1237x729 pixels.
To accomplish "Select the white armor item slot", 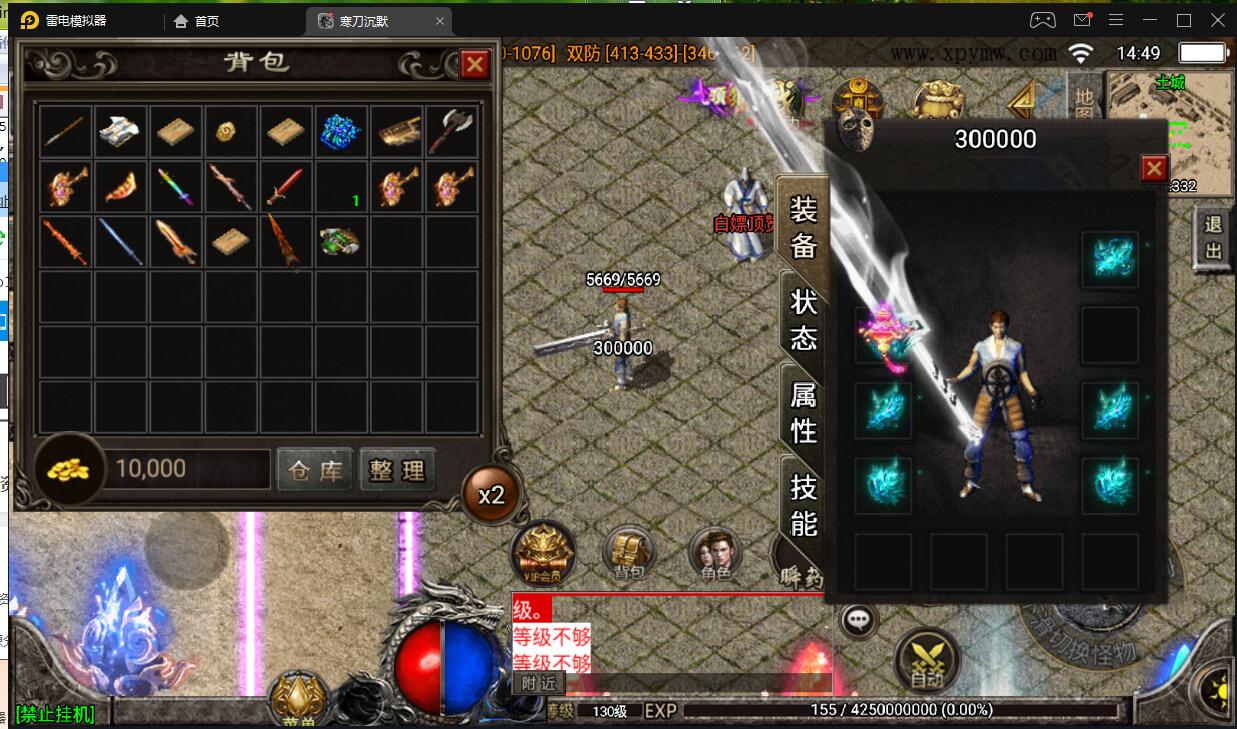I will (x=121, y=131).
